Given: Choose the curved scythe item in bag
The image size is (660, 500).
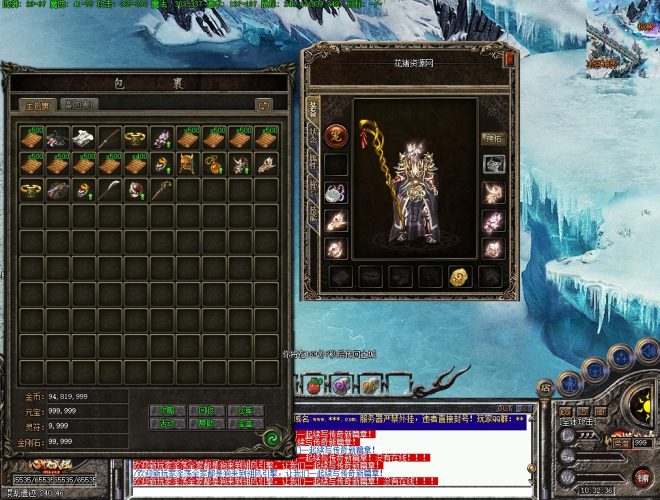Looking at the screenshot, I should point(110,188).
